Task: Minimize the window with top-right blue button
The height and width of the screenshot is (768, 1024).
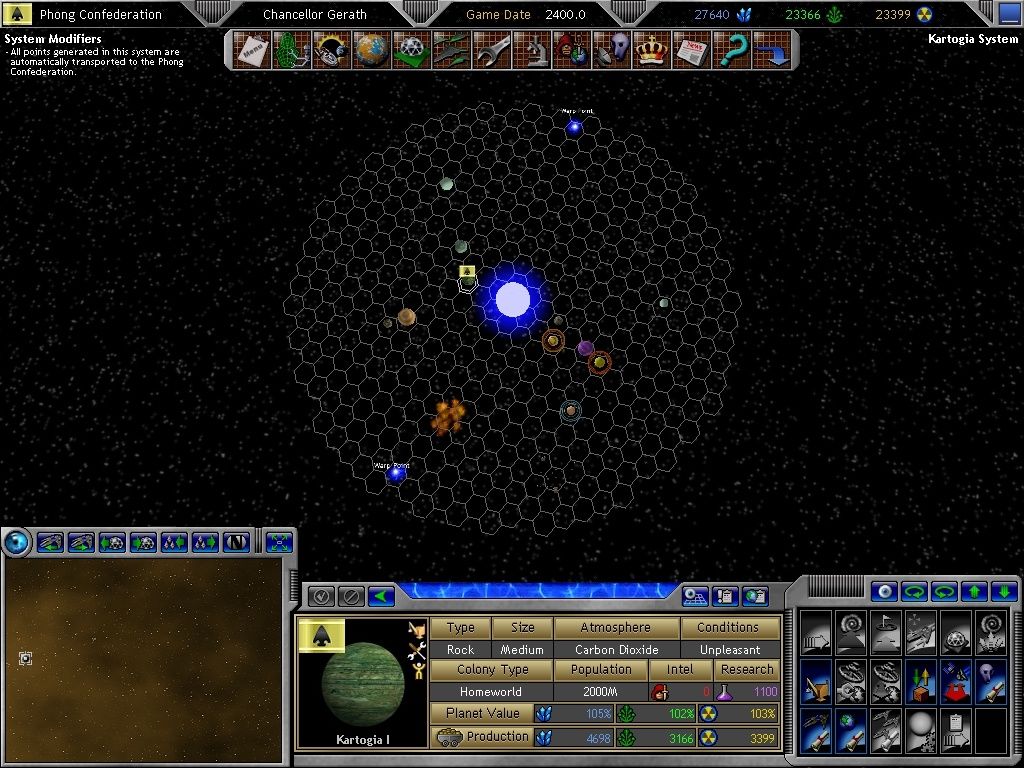Action: click(1009, 13)
